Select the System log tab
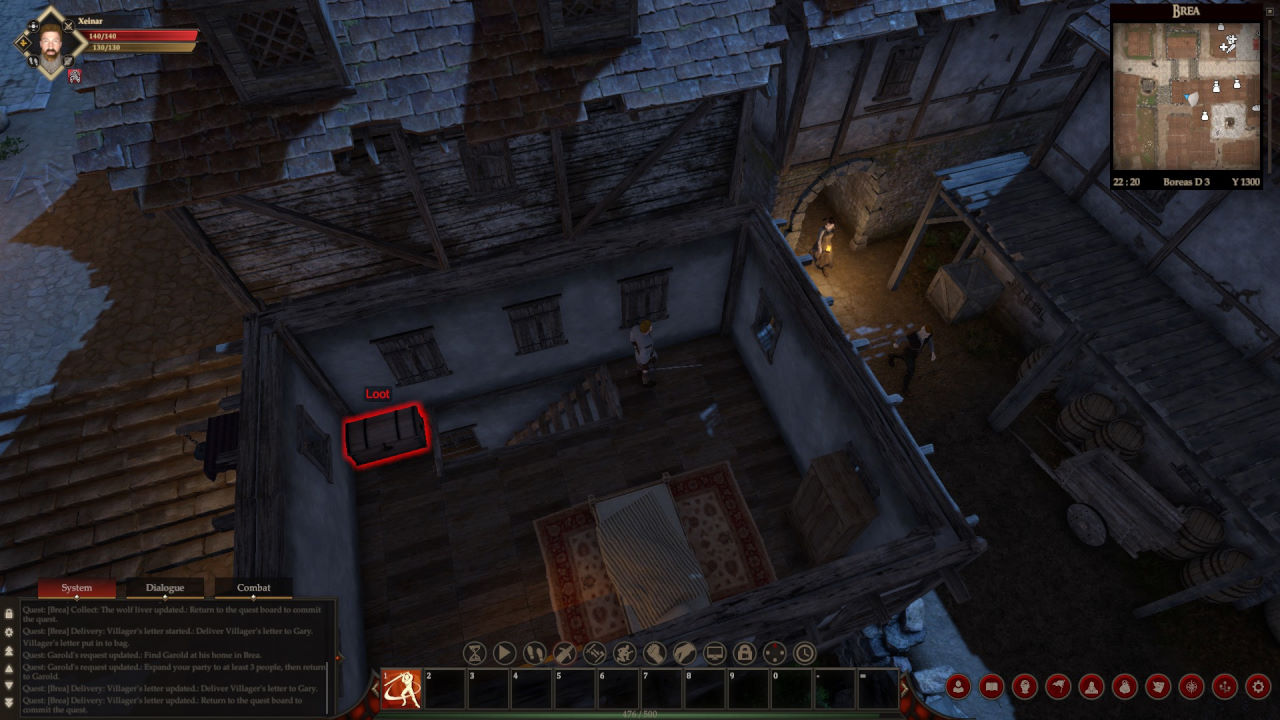The image size is (1280, 720). pos(77,588)
